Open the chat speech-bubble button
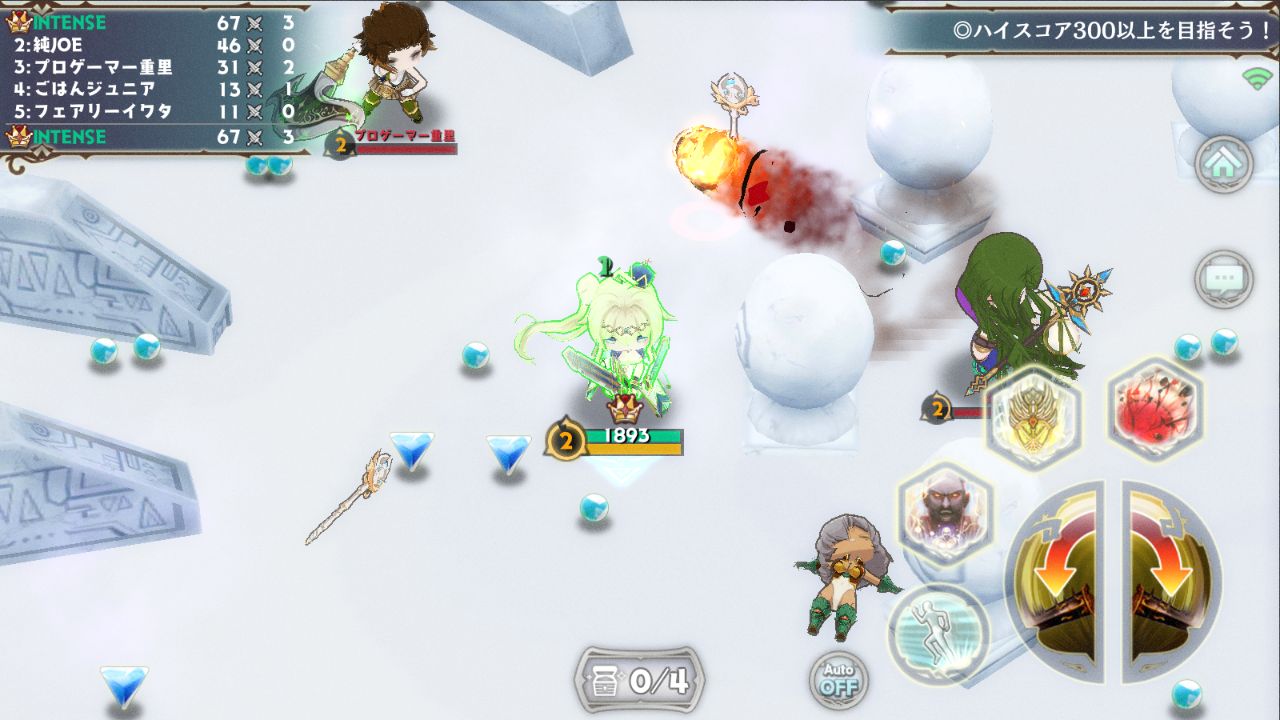 1224,277
